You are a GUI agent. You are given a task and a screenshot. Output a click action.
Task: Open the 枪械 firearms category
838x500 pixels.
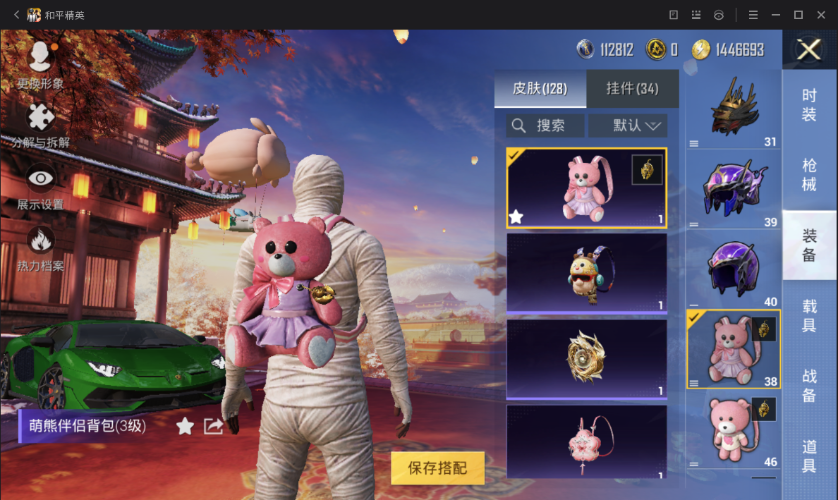[x=809, y=174]
